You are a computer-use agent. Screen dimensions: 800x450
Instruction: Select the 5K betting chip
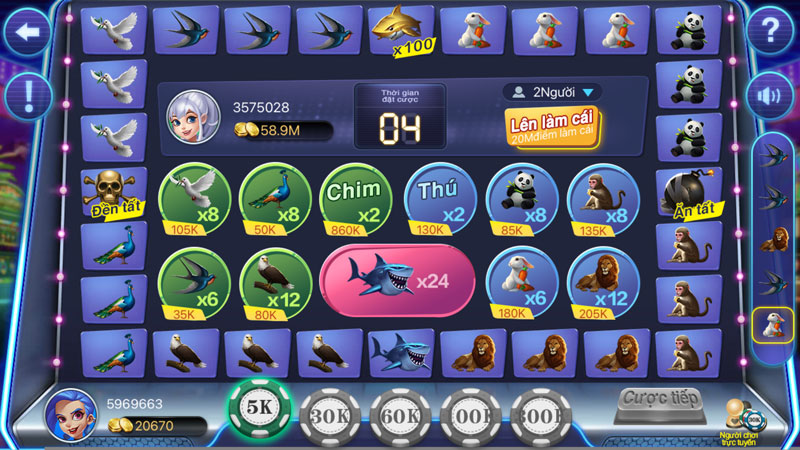[x=259, y=409]
